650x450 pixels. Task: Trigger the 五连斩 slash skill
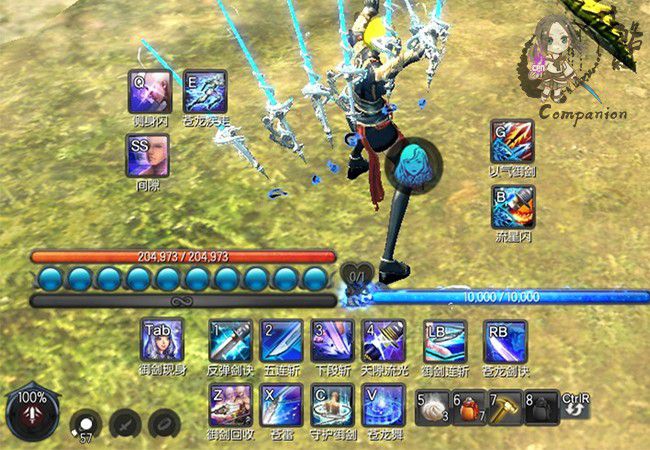tap(281, 342)
